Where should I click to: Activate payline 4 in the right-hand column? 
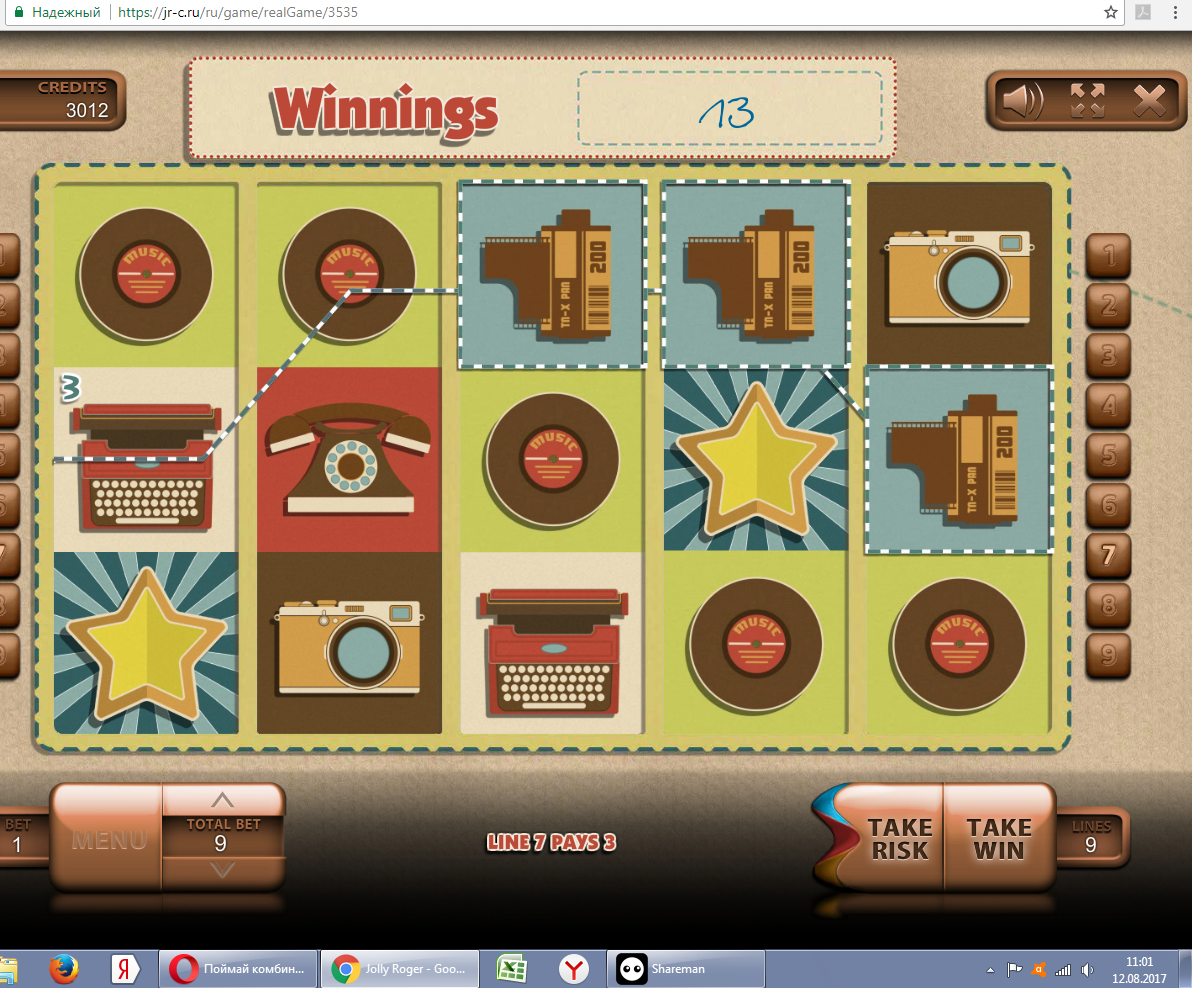pos(1108,406)
